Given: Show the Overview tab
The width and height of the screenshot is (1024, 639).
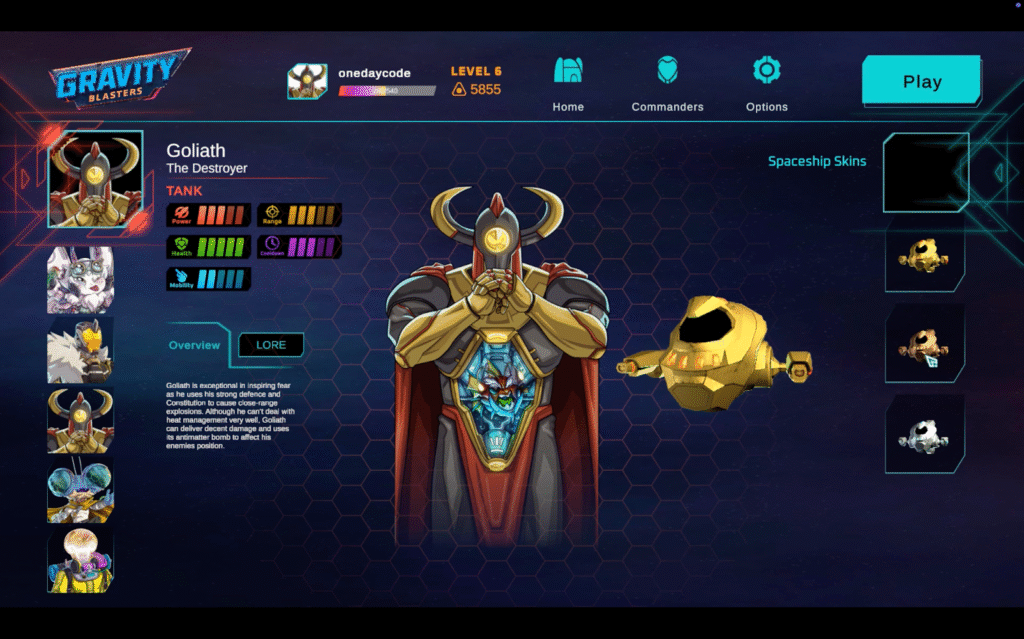Looking at the screenshot, I should (194, 345).
